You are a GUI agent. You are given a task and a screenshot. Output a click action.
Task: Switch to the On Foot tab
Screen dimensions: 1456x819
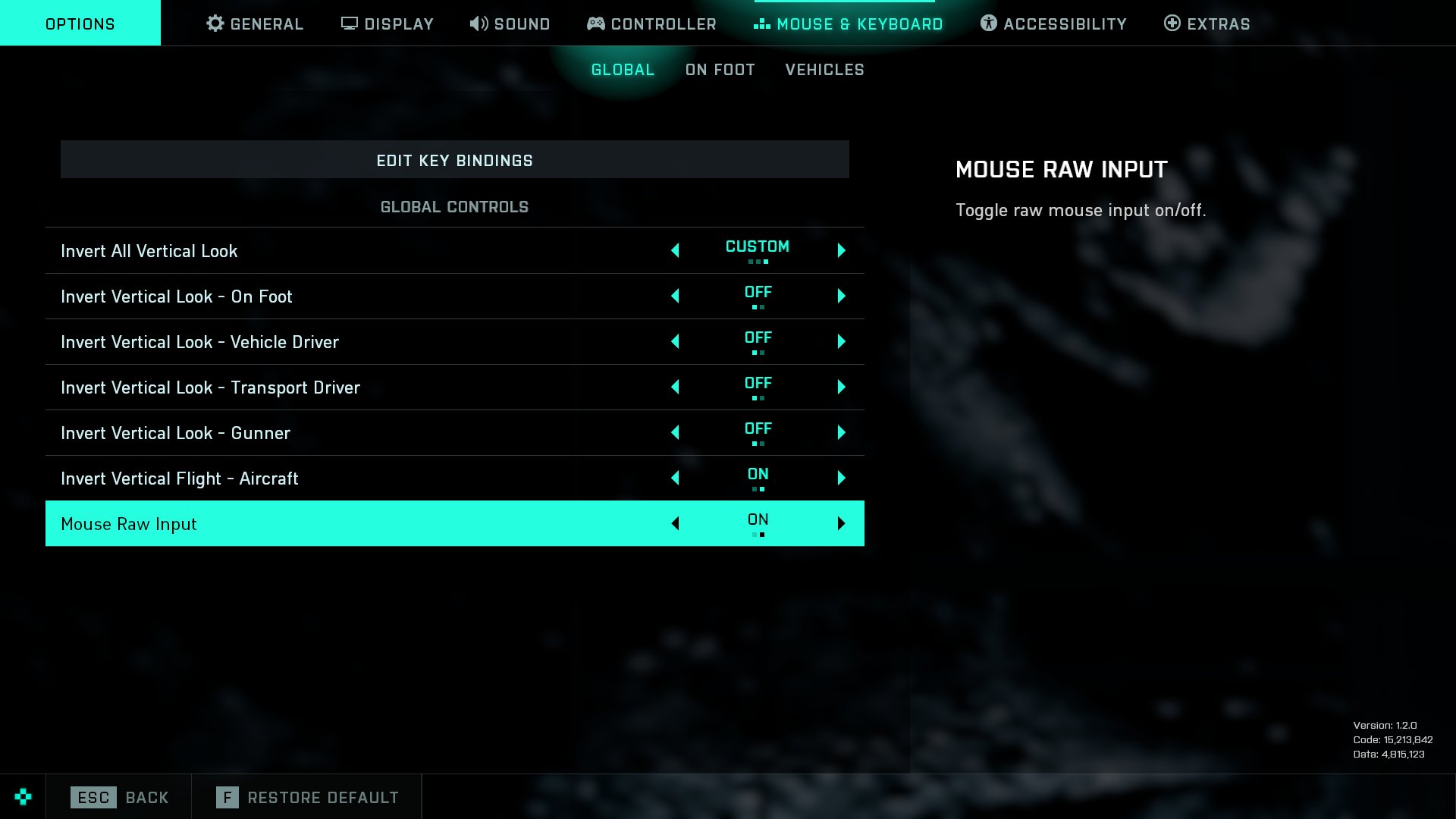pos(719,69)
